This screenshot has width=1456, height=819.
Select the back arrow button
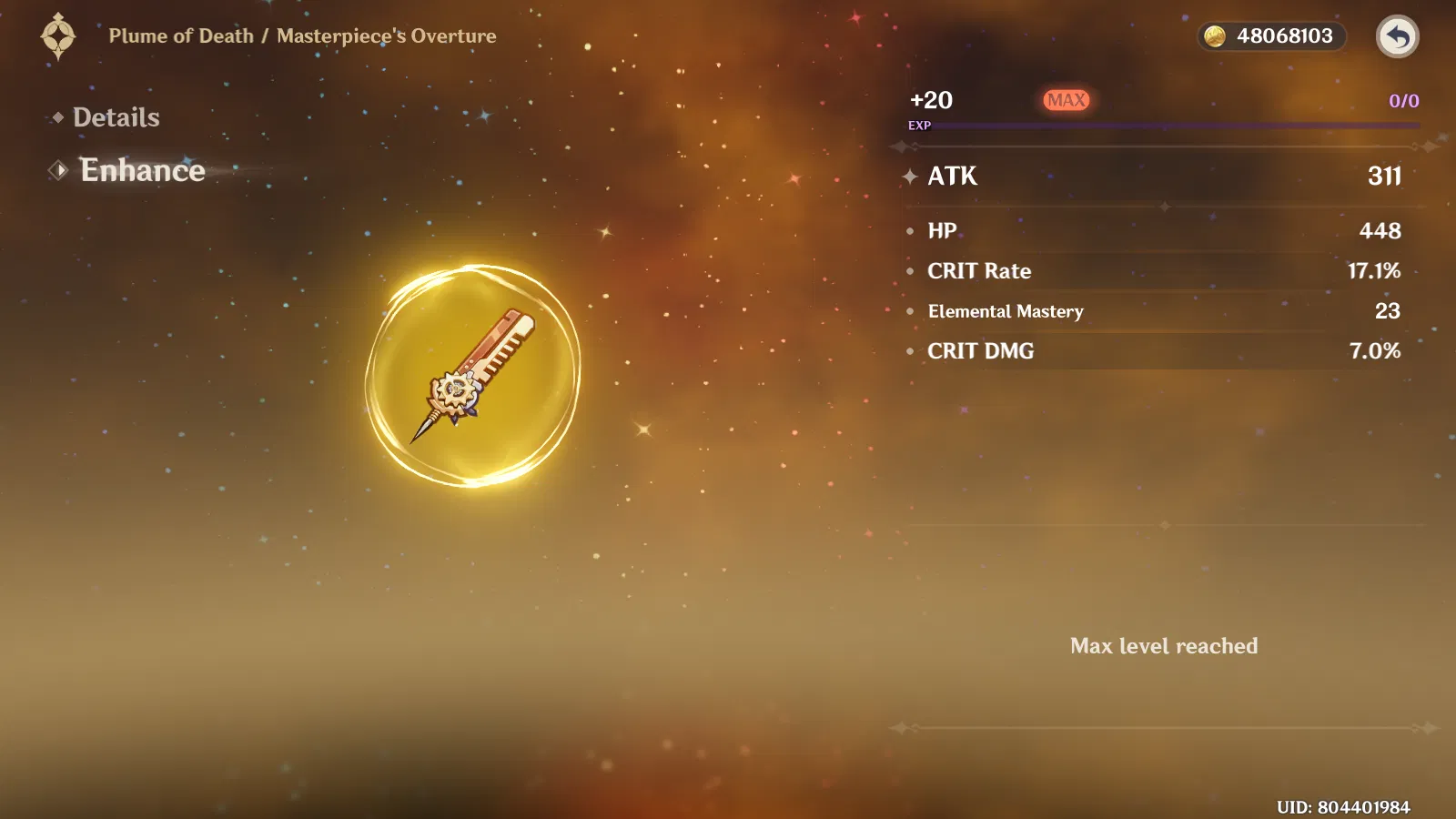tap(1399, 36)
